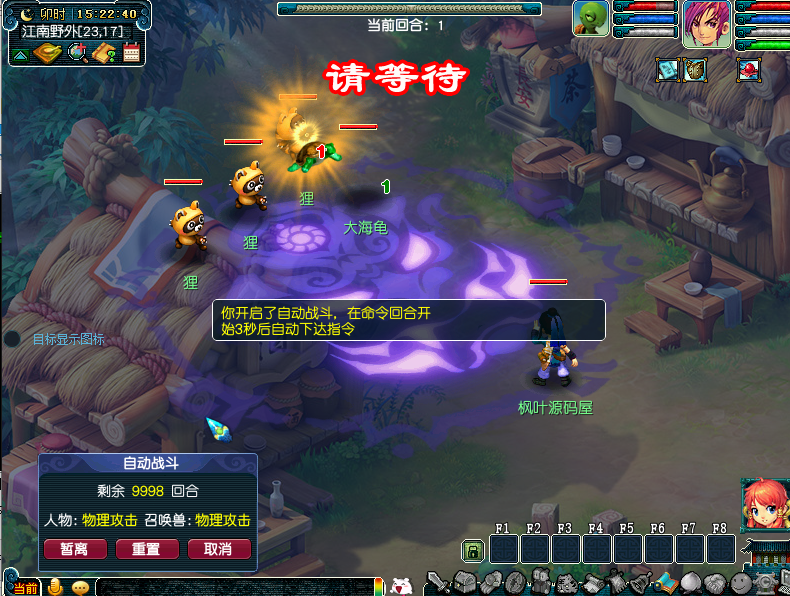
Task: Open the world map magnifier icon
Action: click(x=77, y=51)
